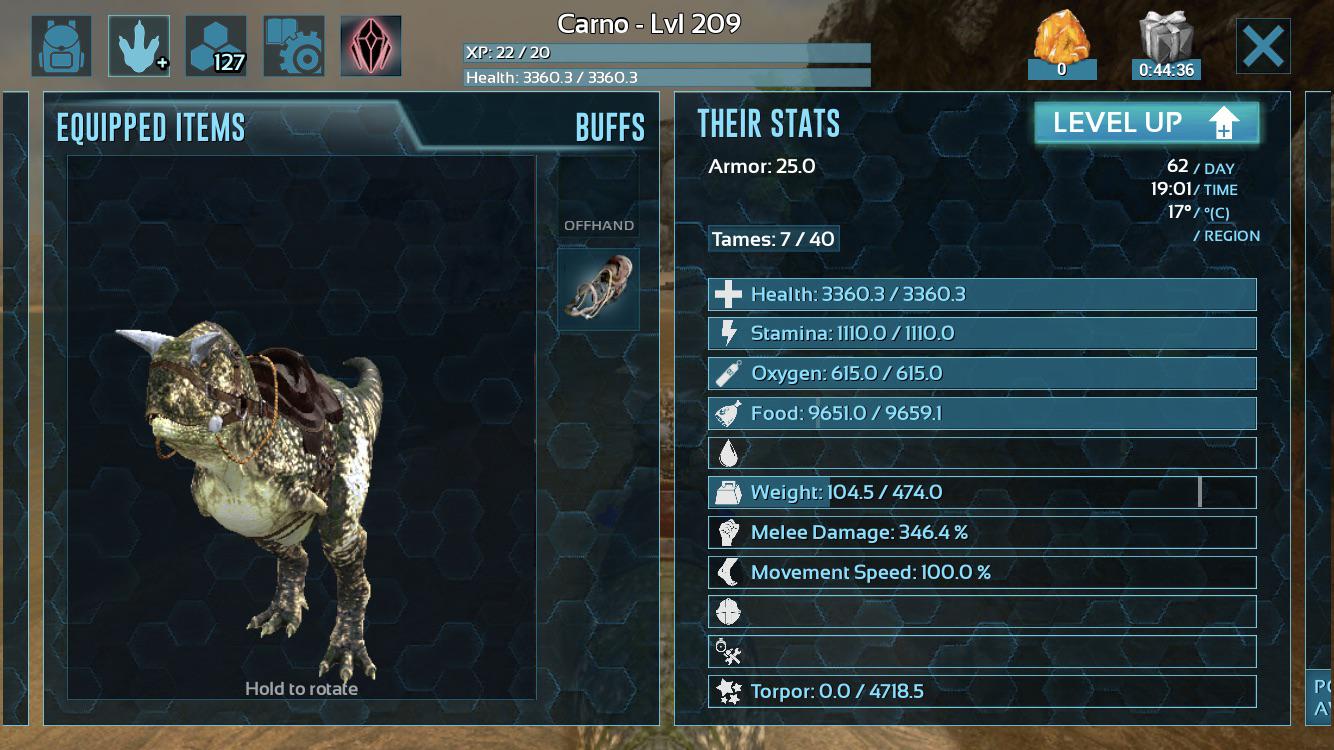The image size is (1334, 750).
Task: Click the Oxygen bottle icon
Action: [729, 372]
